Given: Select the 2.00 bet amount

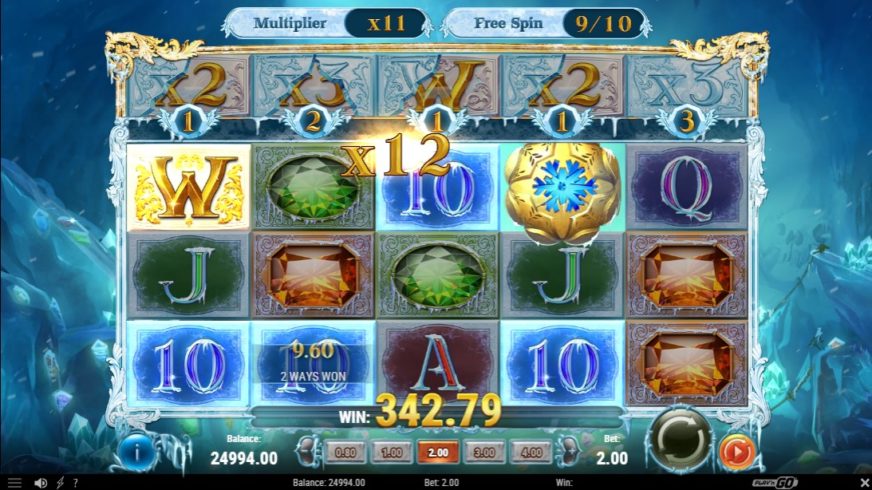Looking at the screenshot, I should [x=437, y=452].
